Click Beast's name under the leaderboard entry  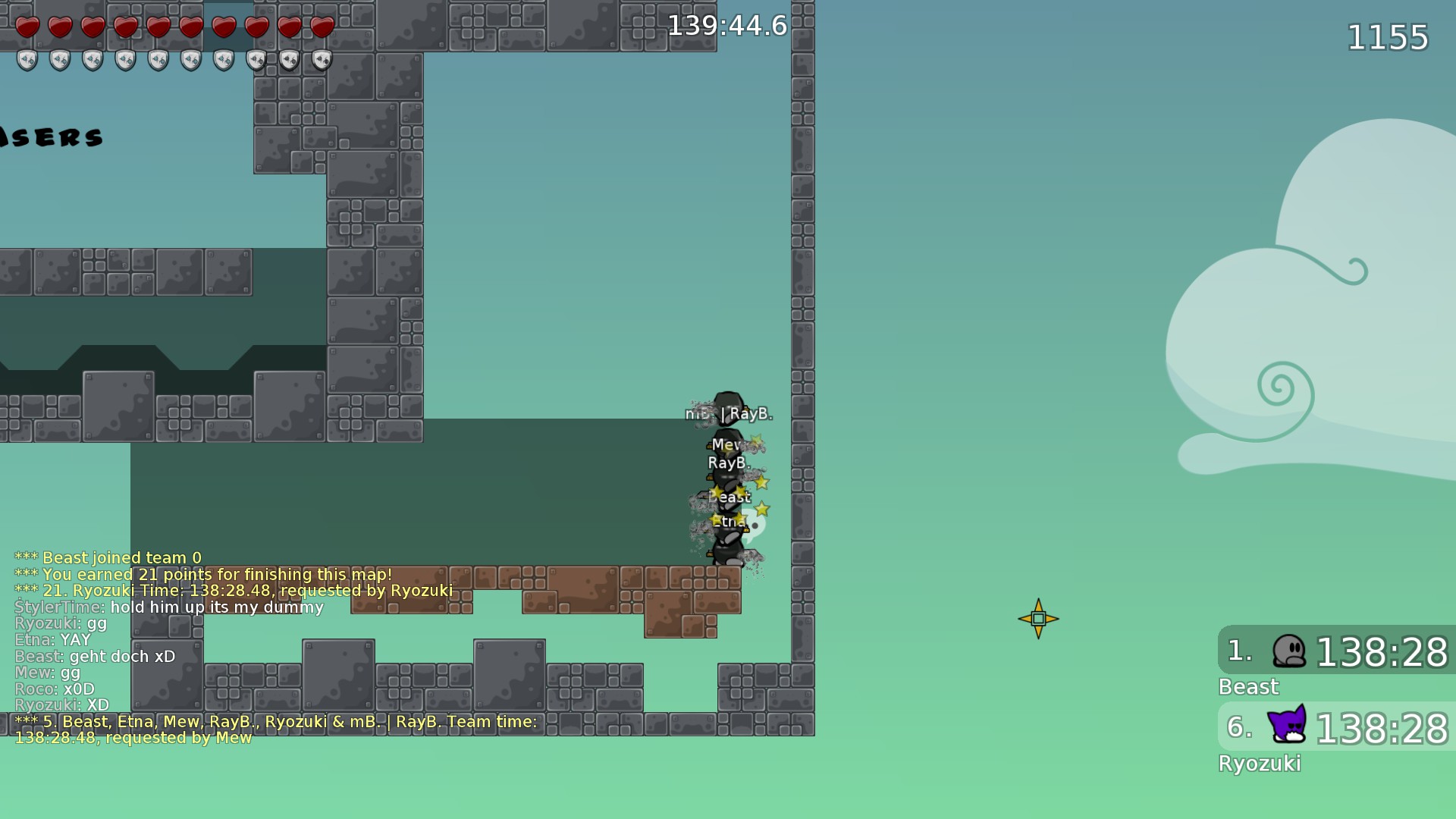1249,687
